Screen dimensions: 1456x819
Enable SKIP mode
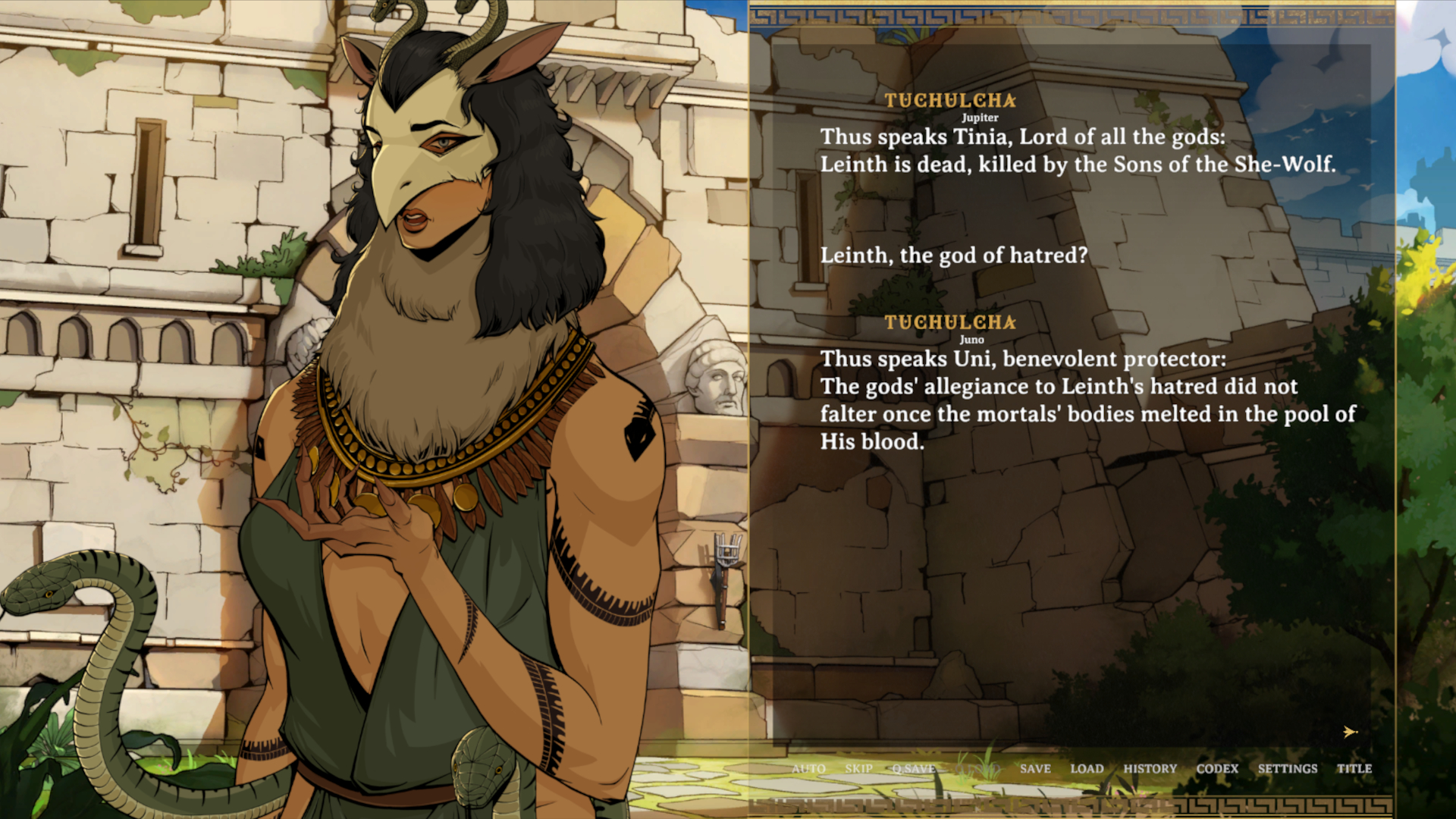pyautogui.click(x=859, y=768)
